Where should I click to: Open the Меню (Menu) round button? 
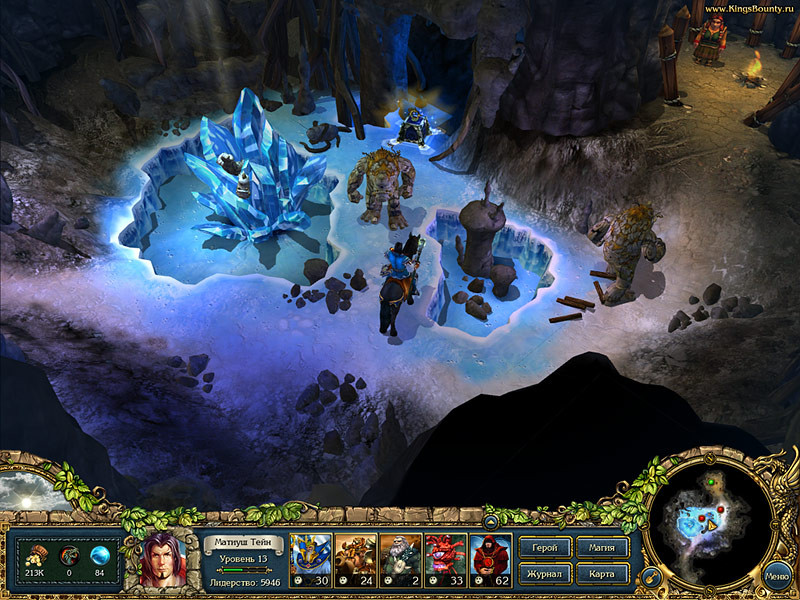click(777, 576)
